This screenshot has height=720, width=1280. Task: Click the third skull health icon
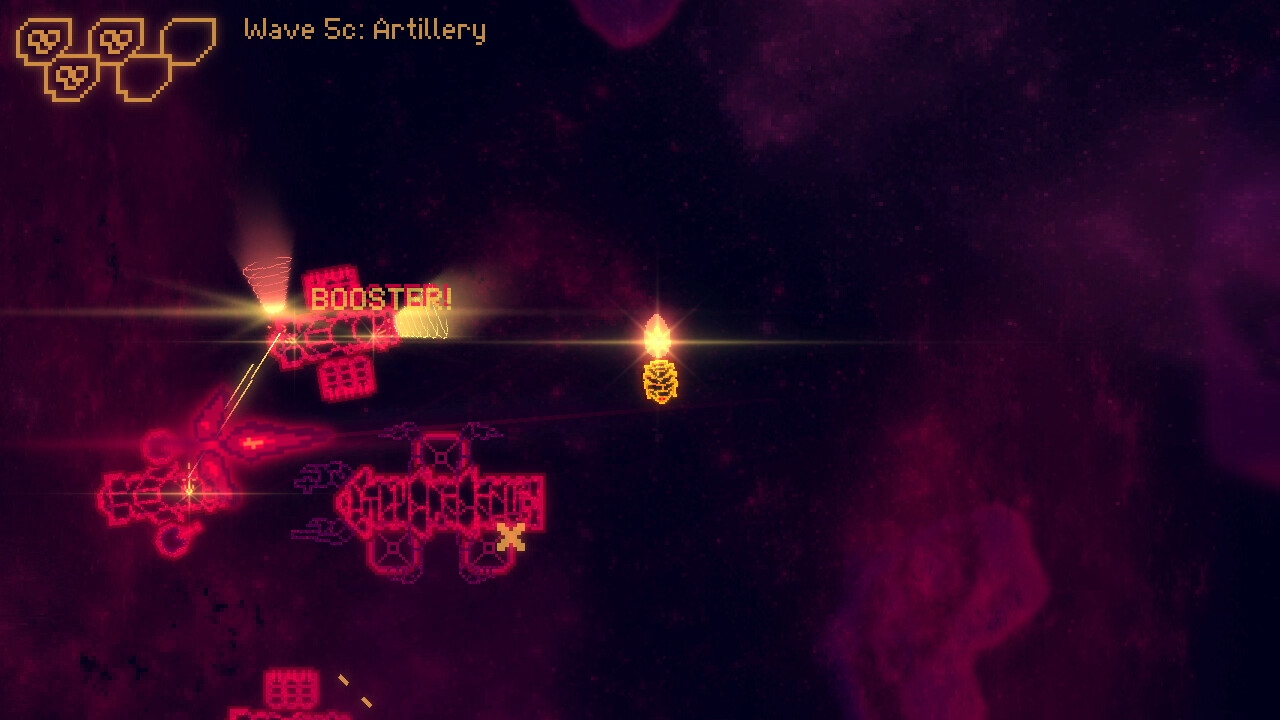[73, 77]
